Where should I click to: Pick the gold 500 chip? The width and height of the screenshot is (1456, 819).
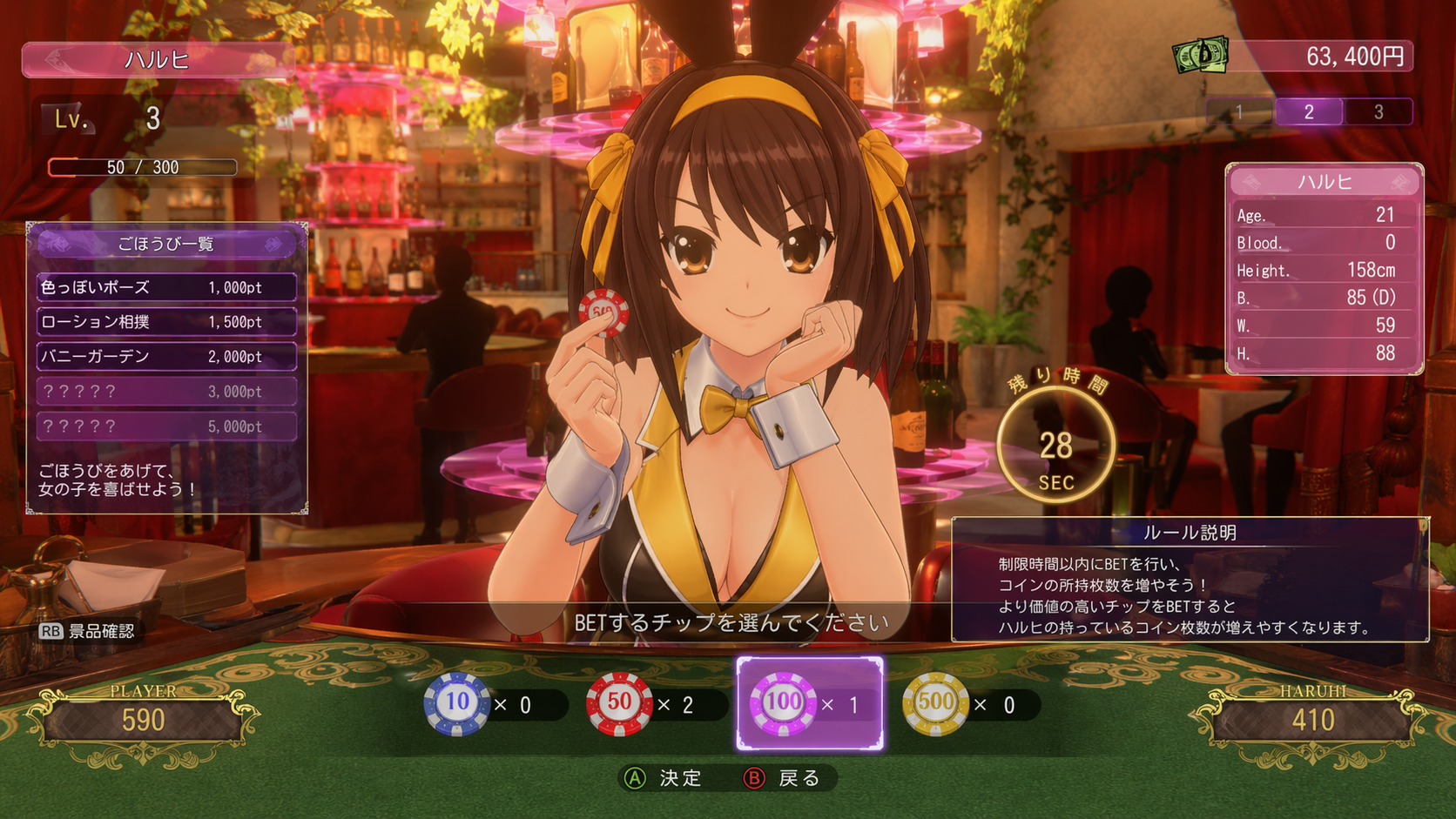pos(936,703)
